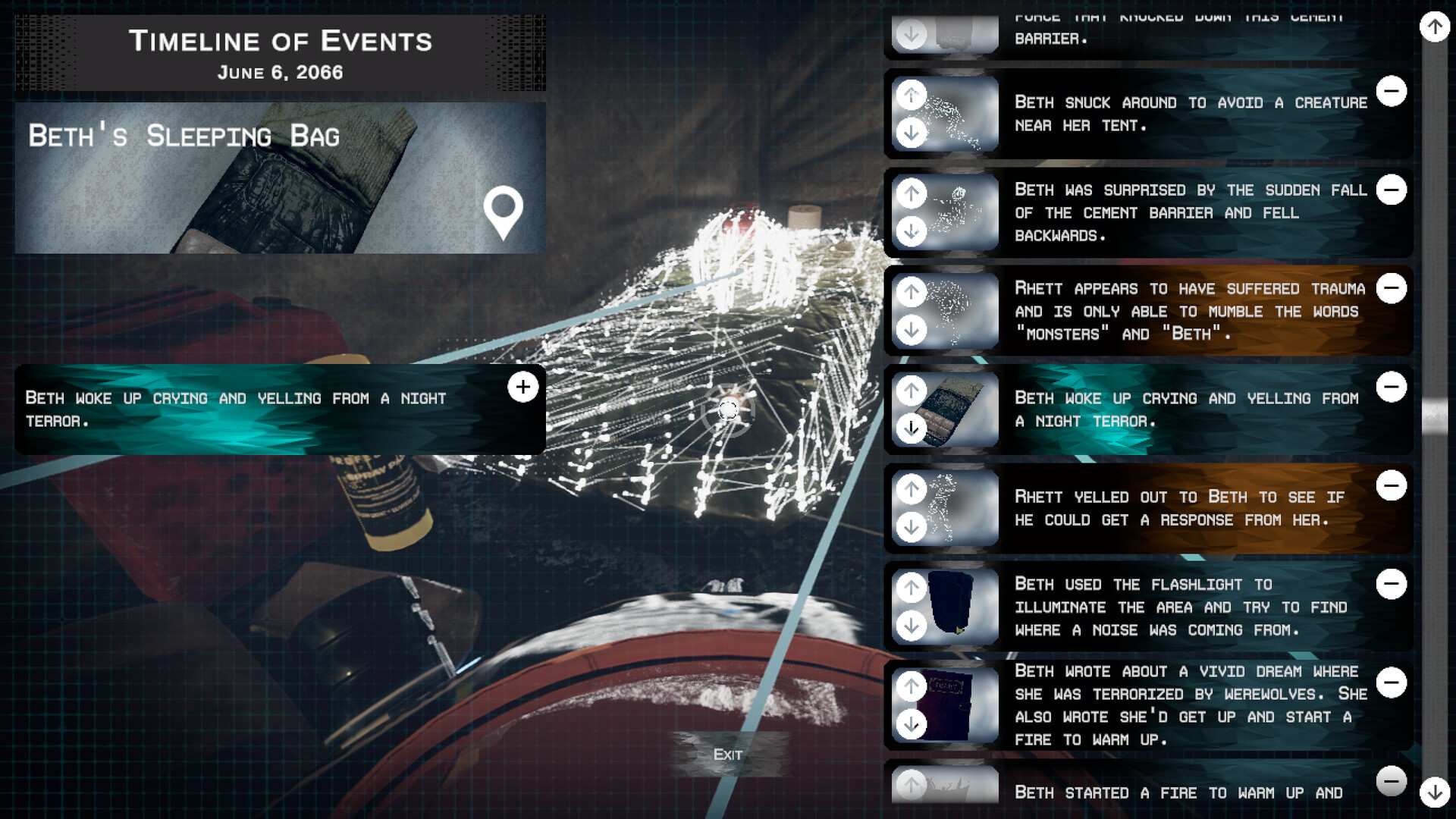Move "Beth woke up crying" timeline entry down
The width and height of the screenshot is (1456, 819).
point(912,428)
